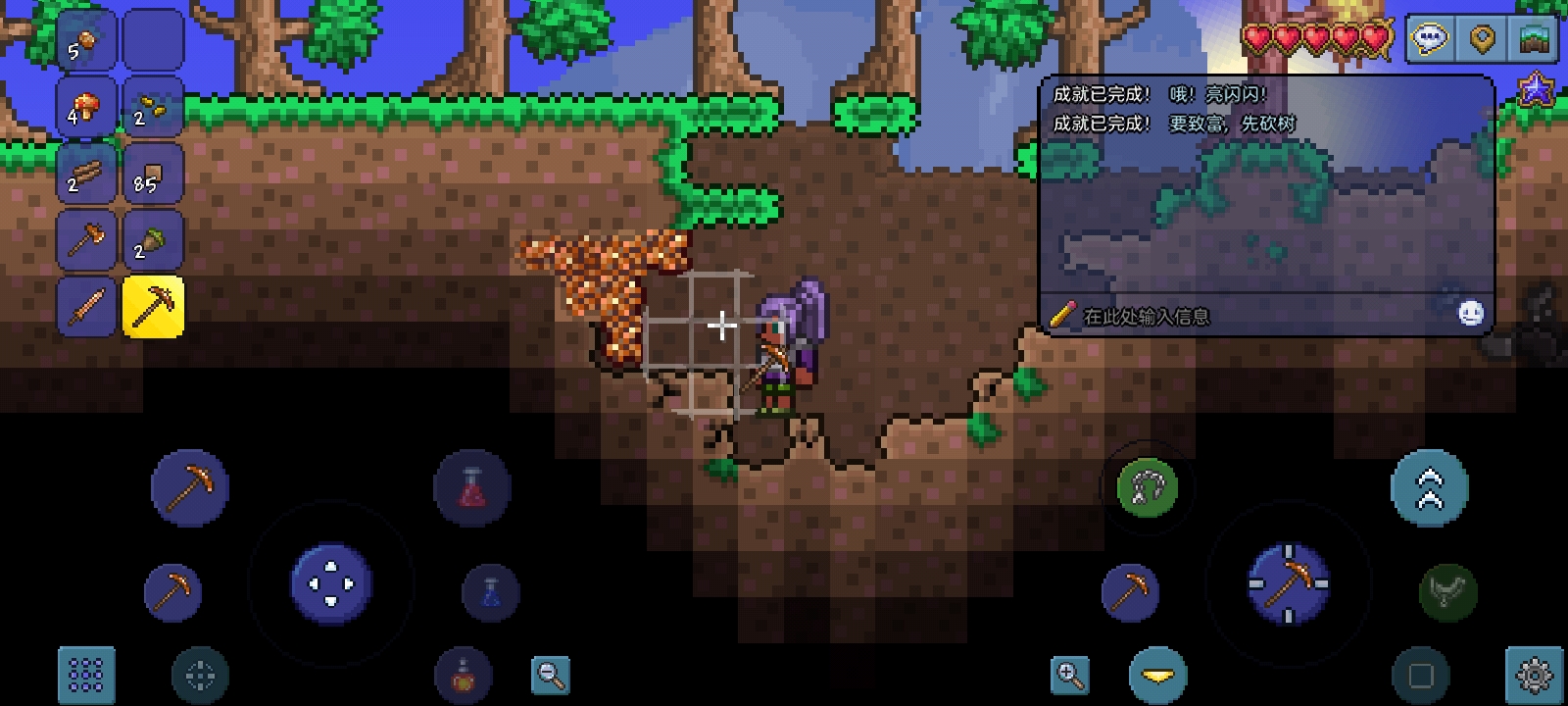Tap the yellow collapse arrow under the aim joystick
Viewport: 1568px width, 706px height.
[x=1156, y=674]
